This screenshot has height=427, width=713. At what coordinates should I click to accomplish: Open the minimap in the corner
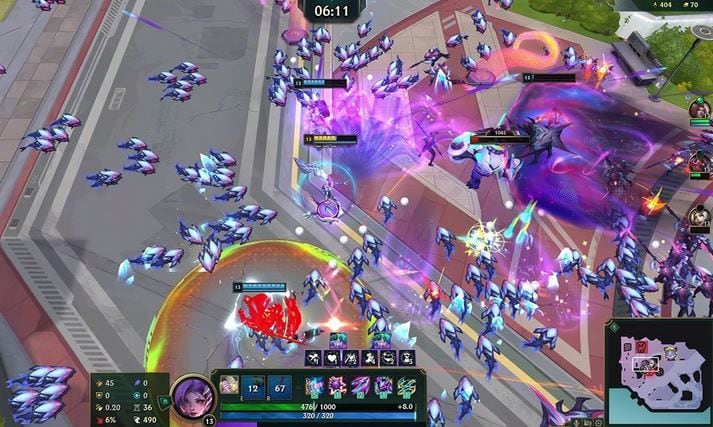click(x=658, y=372)
